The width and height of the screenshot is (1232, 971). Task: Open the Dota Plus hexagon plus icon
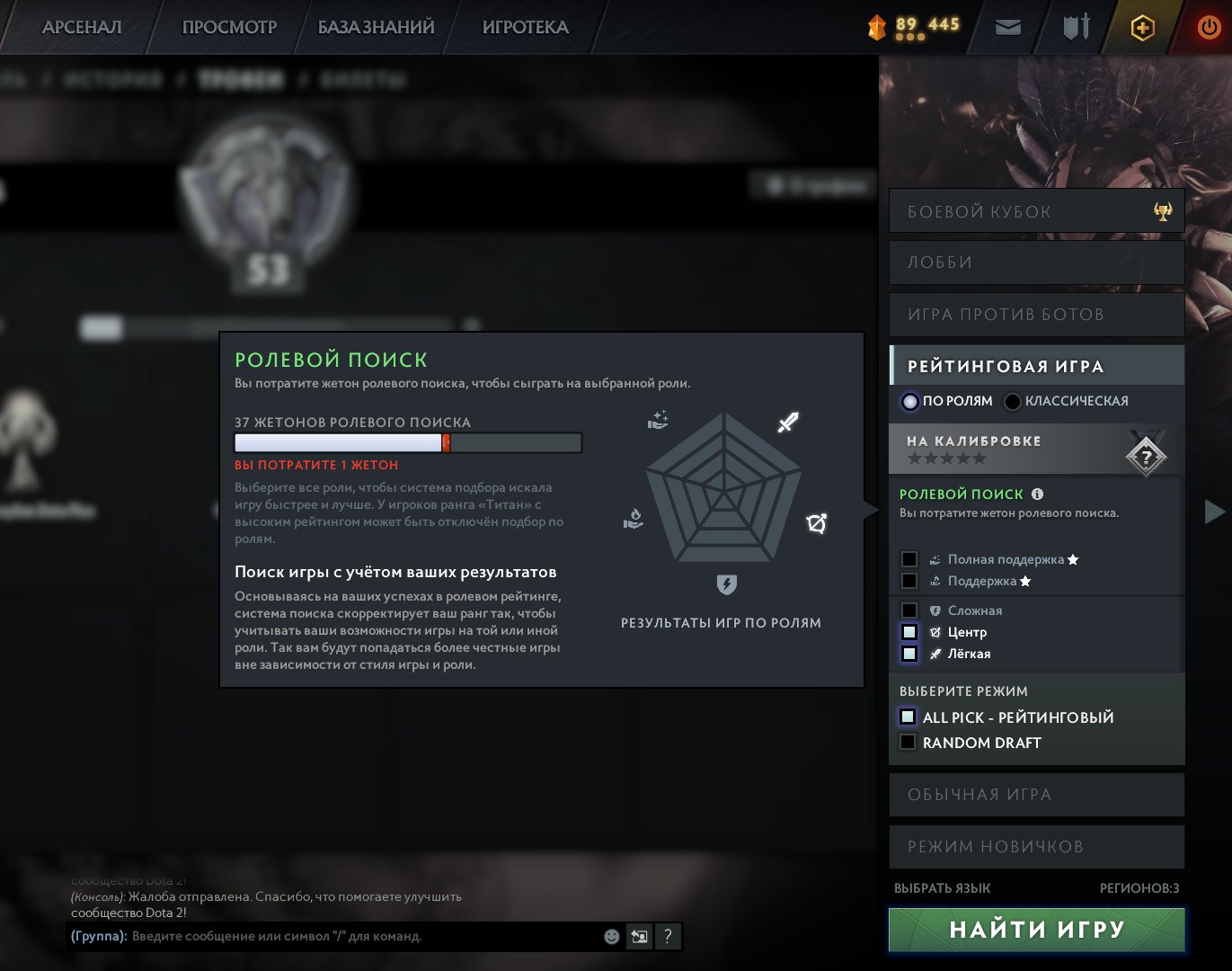coord(1139,27)
